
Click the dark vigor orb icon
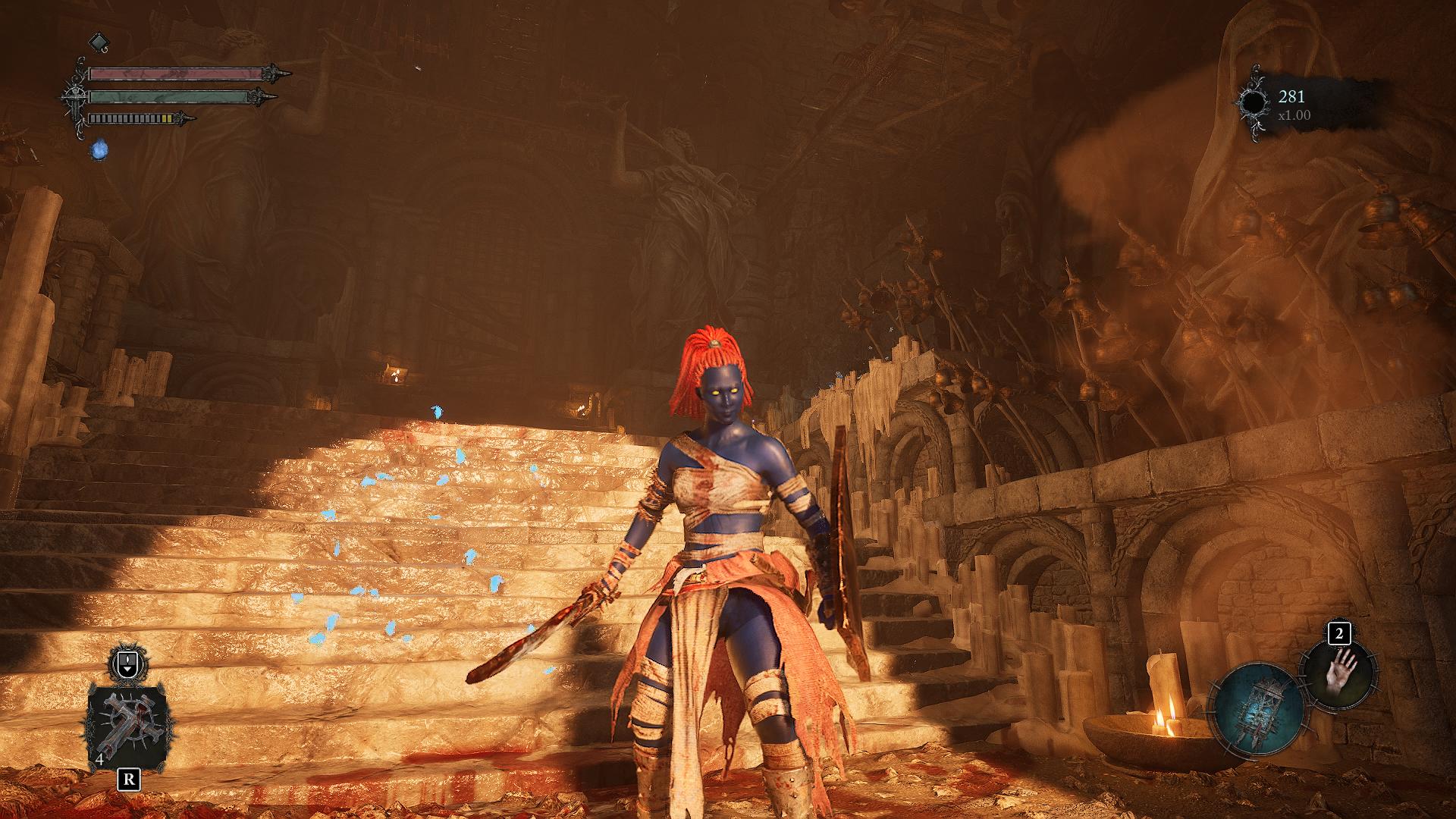click(1254, 103)
